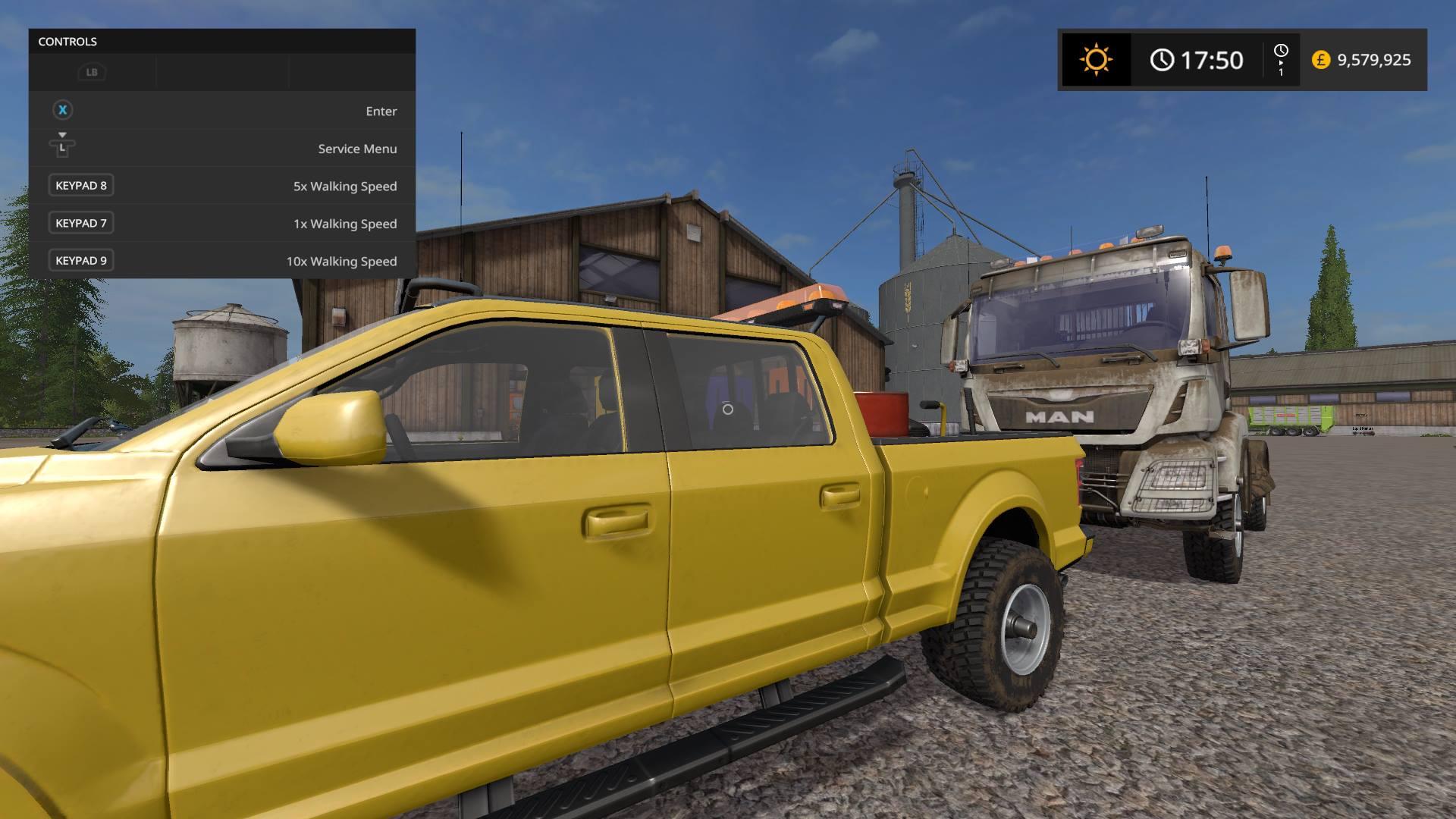Click the sunny weather icon

(x=1096, y=59)
